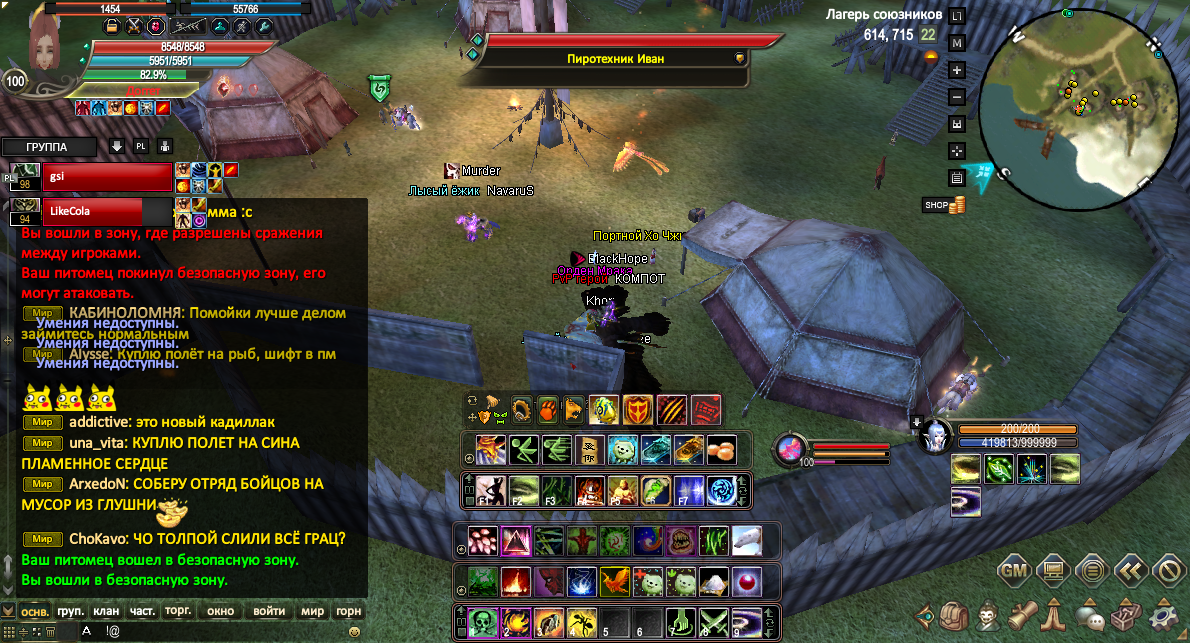Switch to the "груп." chat tab
1190x643 pixels.
pyautogui.click(x=70, y=611)
